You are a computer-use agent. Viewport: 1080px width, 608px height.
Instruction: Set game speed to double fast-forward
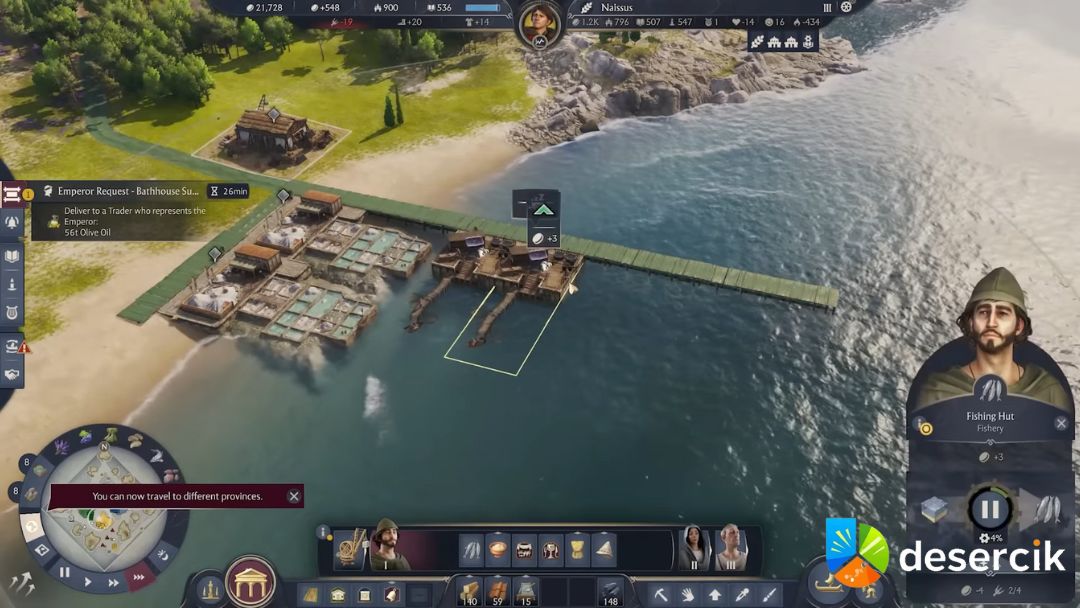coord(113,582)
